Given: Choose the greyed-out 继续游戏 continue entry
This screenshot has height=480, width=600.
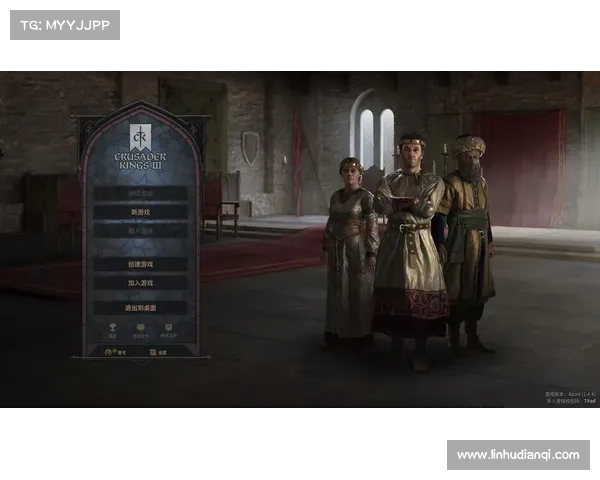Looking at the screenshot, I should tap(140, 193).
